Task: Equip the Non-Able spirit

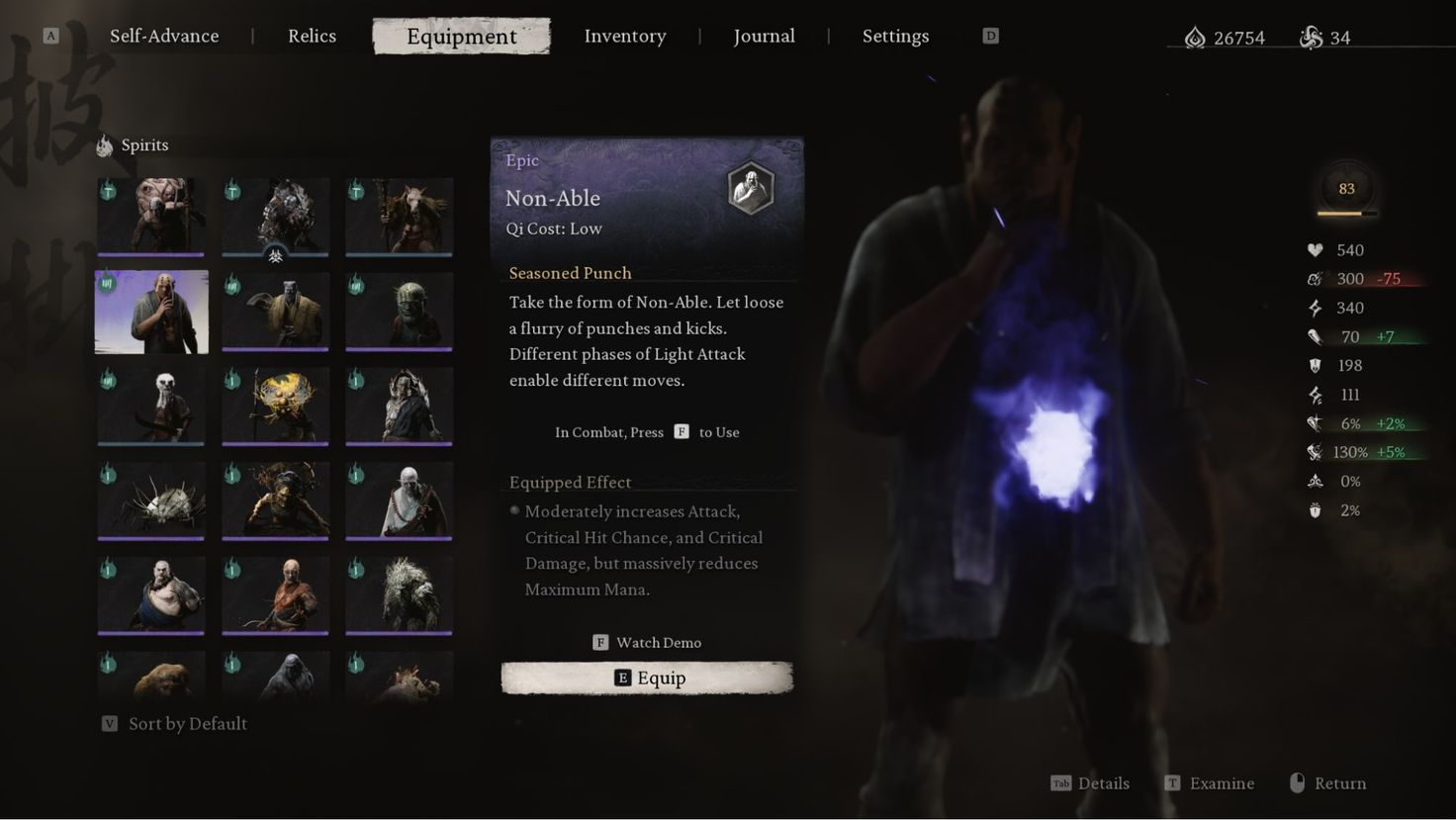Action: (x=647, y=679)
